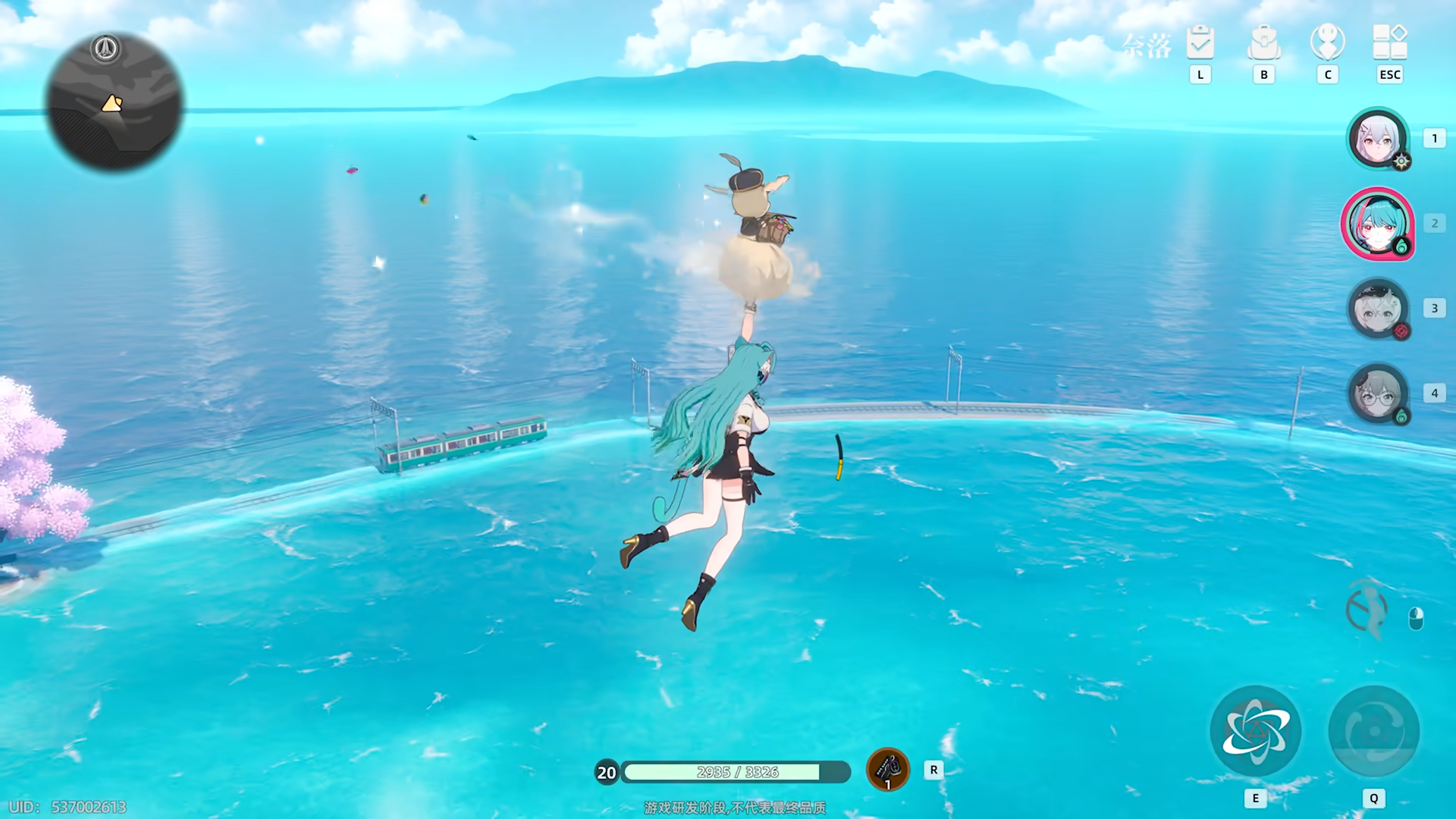Click the dash sprint icon
This screenshot has height=819, width=1456.
click(1367, 610)
